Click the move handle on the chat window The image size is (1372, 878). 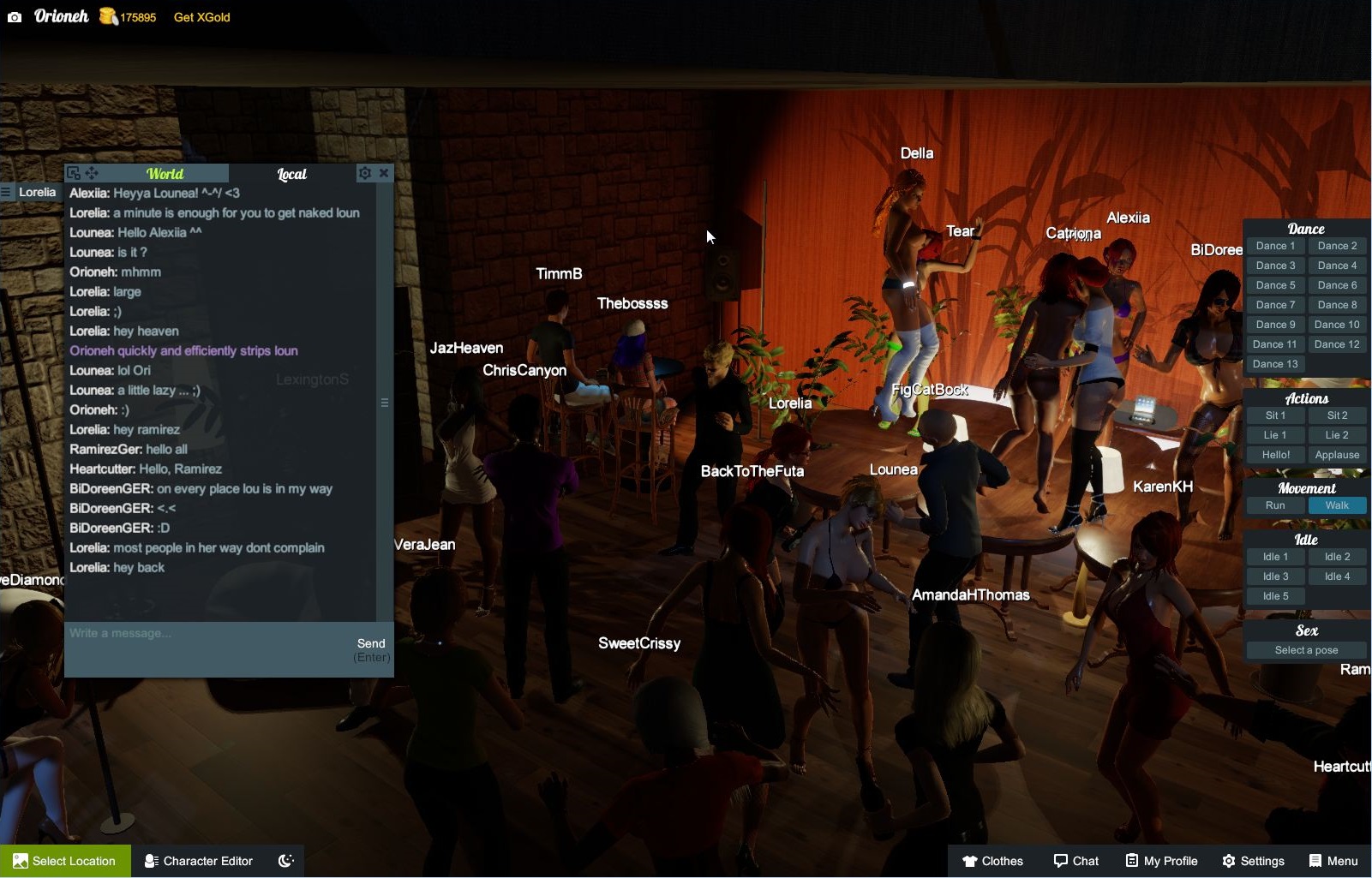(x=91, y=172)
